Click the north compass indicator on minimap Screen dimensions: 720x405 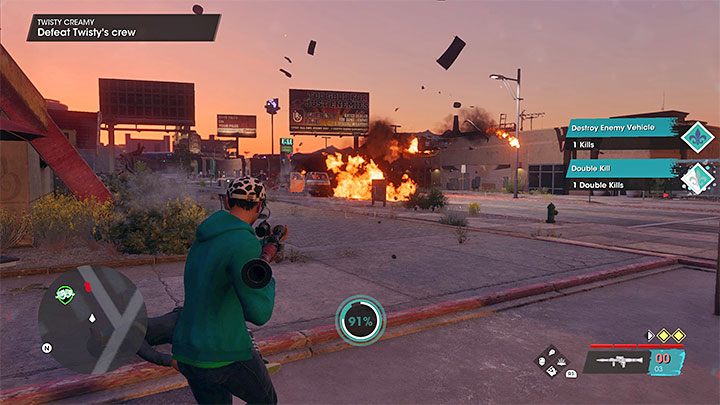coord(47,348)
